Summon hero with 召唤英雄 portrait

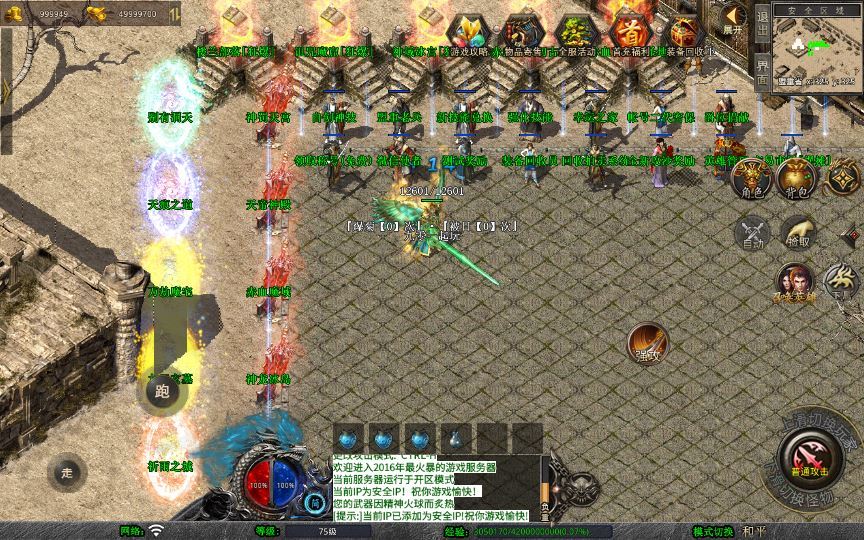(x=797, y=282)
